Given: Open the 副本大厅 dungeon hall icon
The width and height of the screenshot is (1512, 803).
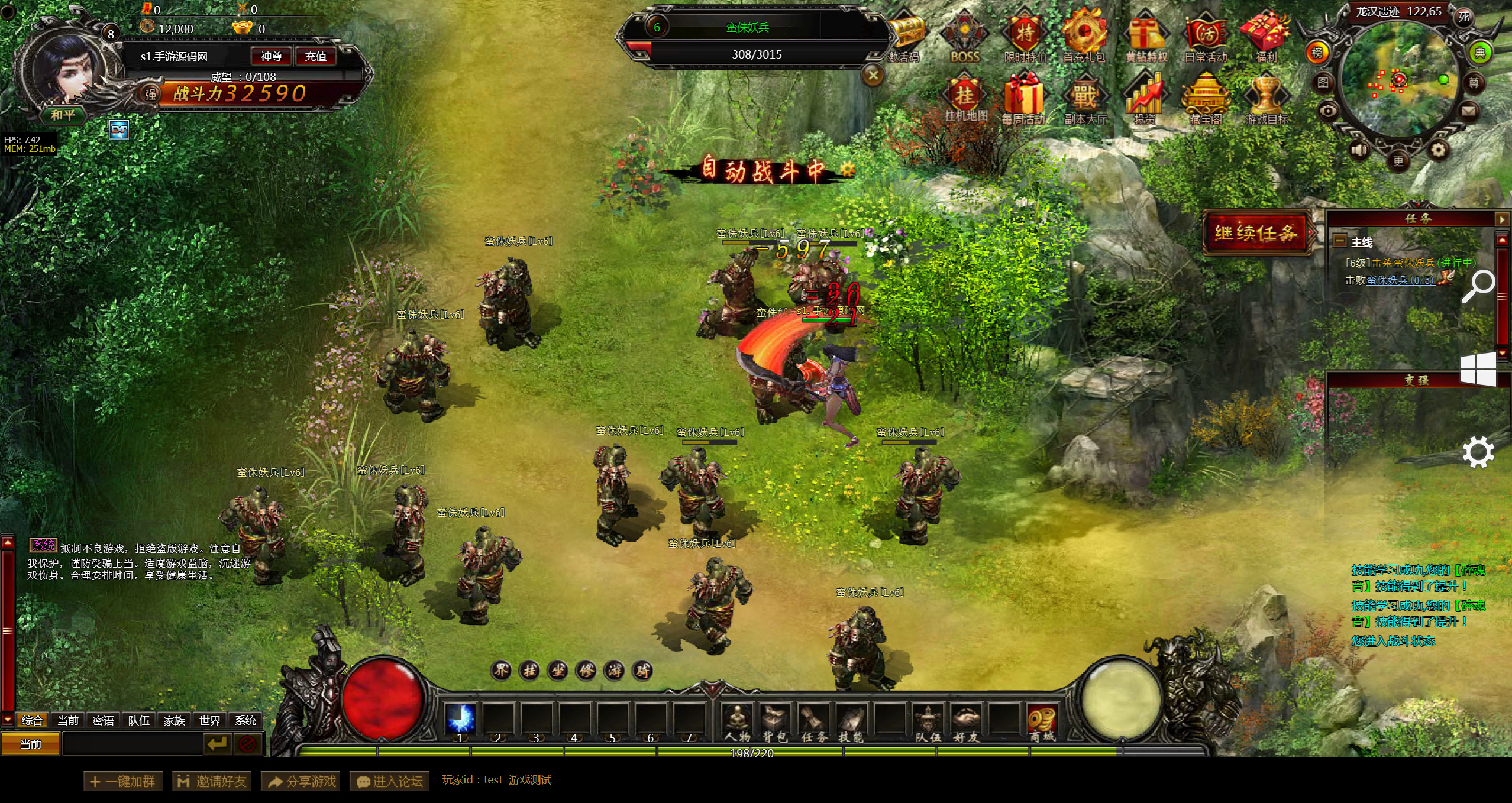Looking at the screenshot, I should tap(1085, 98).
